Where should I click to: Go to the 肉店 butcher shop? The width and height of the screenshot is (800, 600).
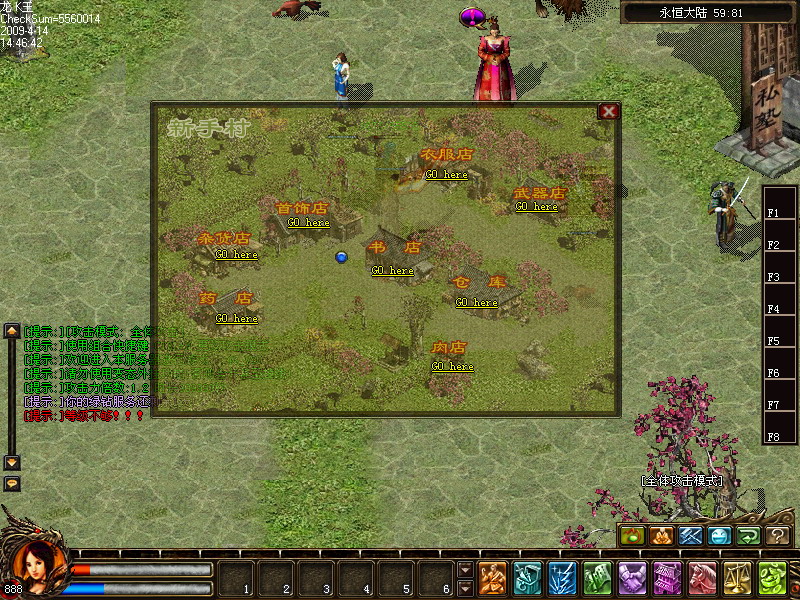click(452, 367)
